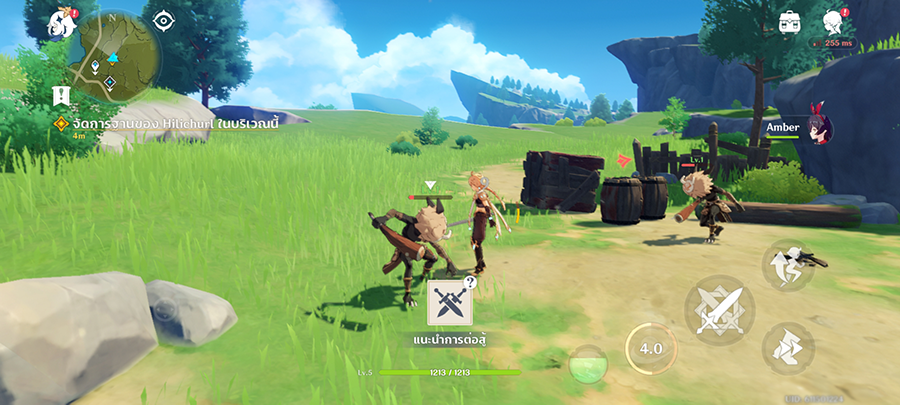Open the backpack inventory icon

click(791, 22)
